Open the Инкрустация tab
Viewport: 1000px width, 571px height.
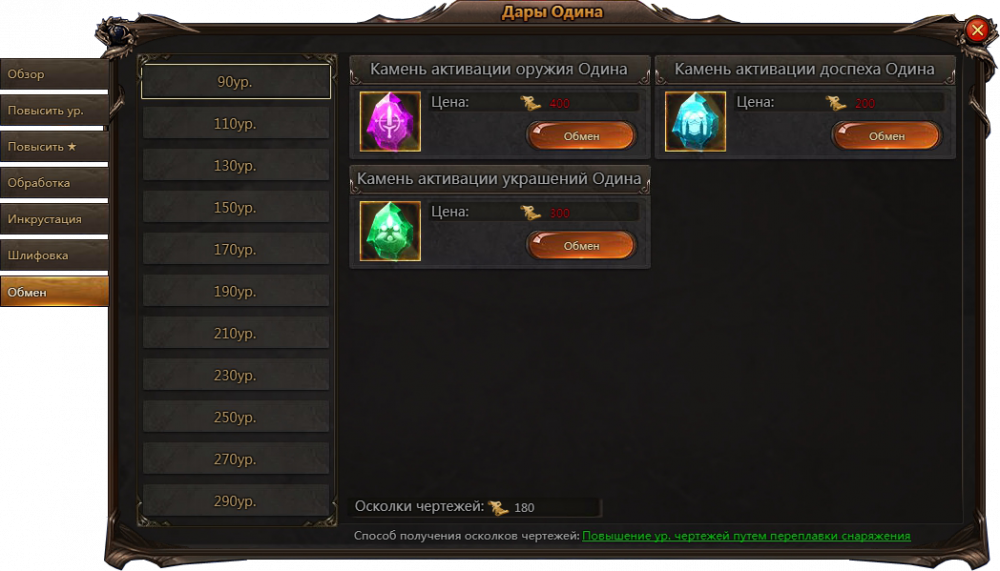coord(54,220)
